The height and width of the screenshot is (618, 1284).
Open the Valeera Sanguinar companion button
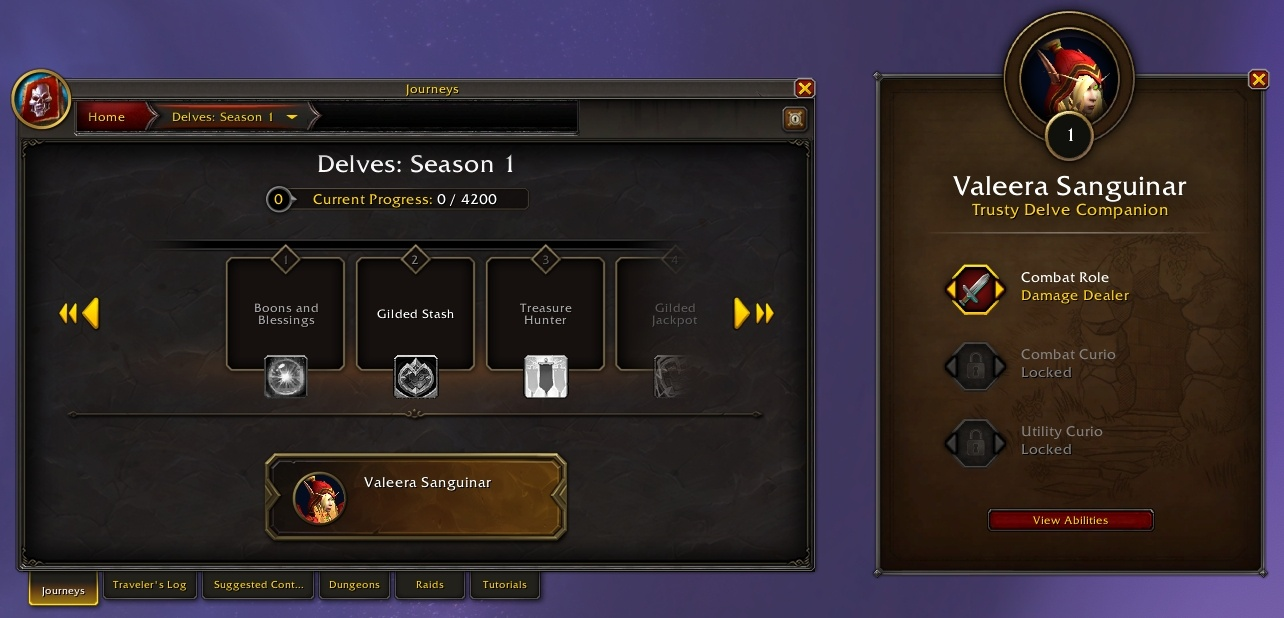click(416, 496)
